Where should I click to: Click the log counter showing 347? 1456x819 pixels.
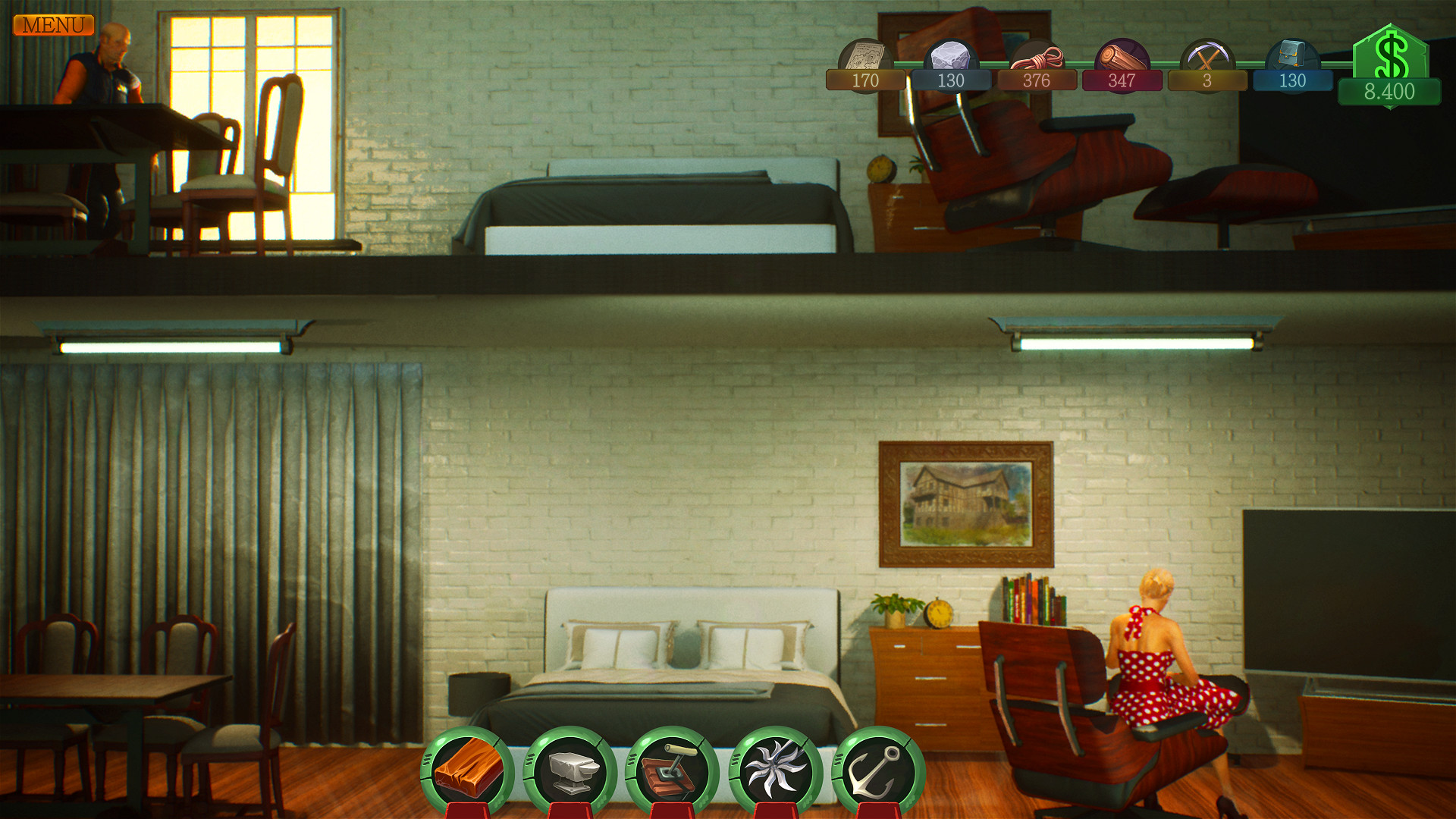pos(1120,82)
